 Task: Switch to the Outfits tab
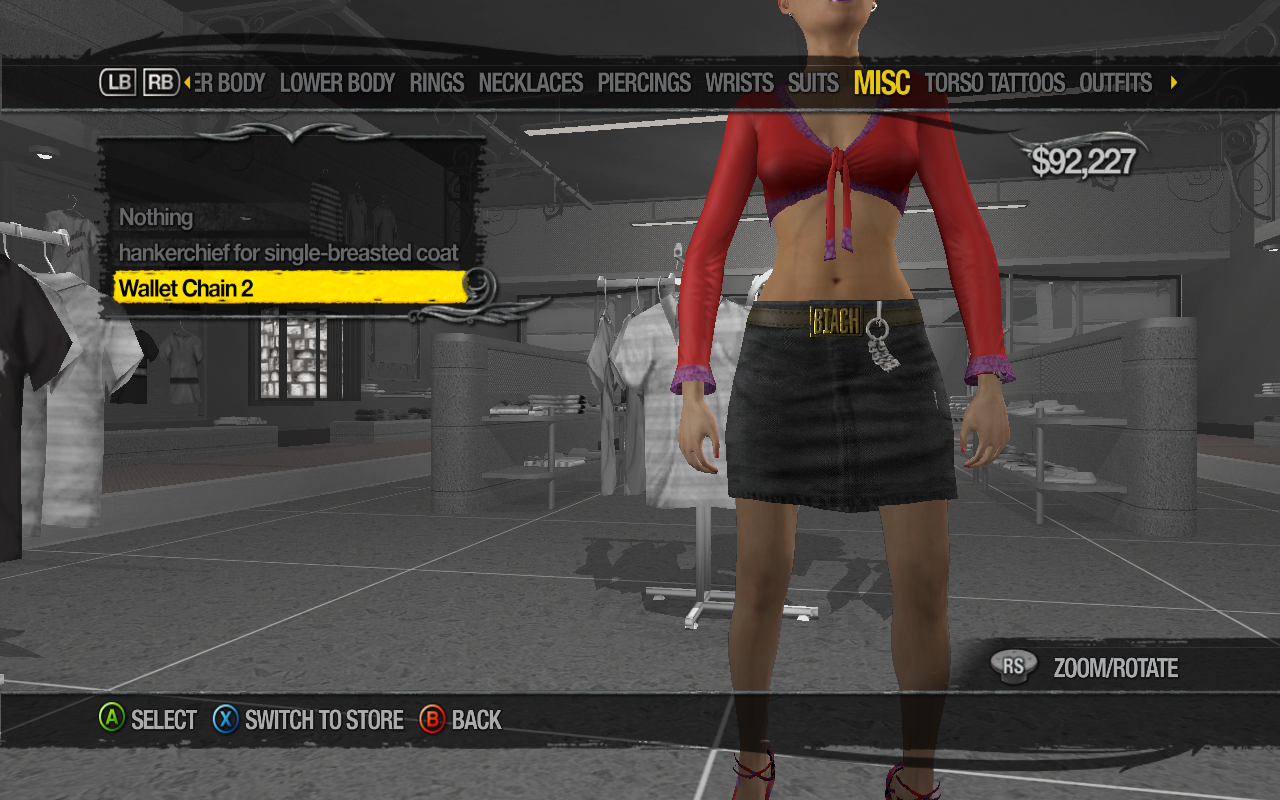(1116, 83)
